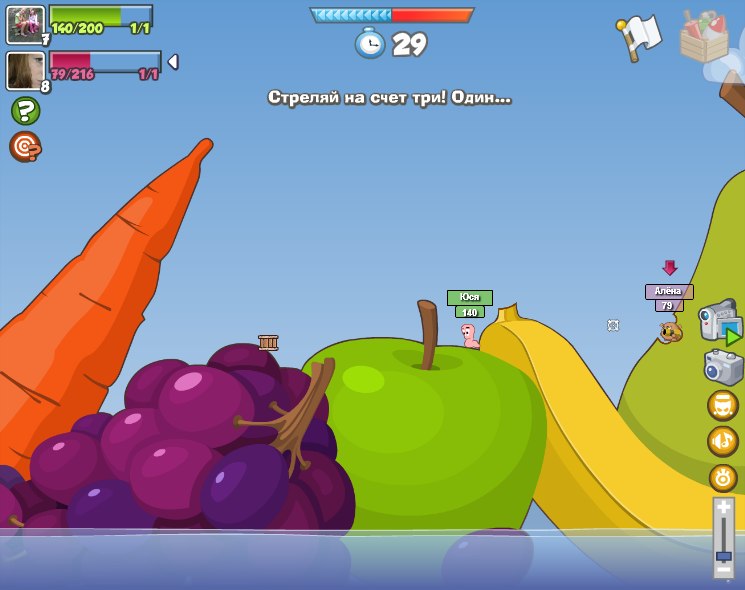Viewport: 745px width, 590px height.
Task: Take a screenshot with the photo camera
Action: (724, 367)
